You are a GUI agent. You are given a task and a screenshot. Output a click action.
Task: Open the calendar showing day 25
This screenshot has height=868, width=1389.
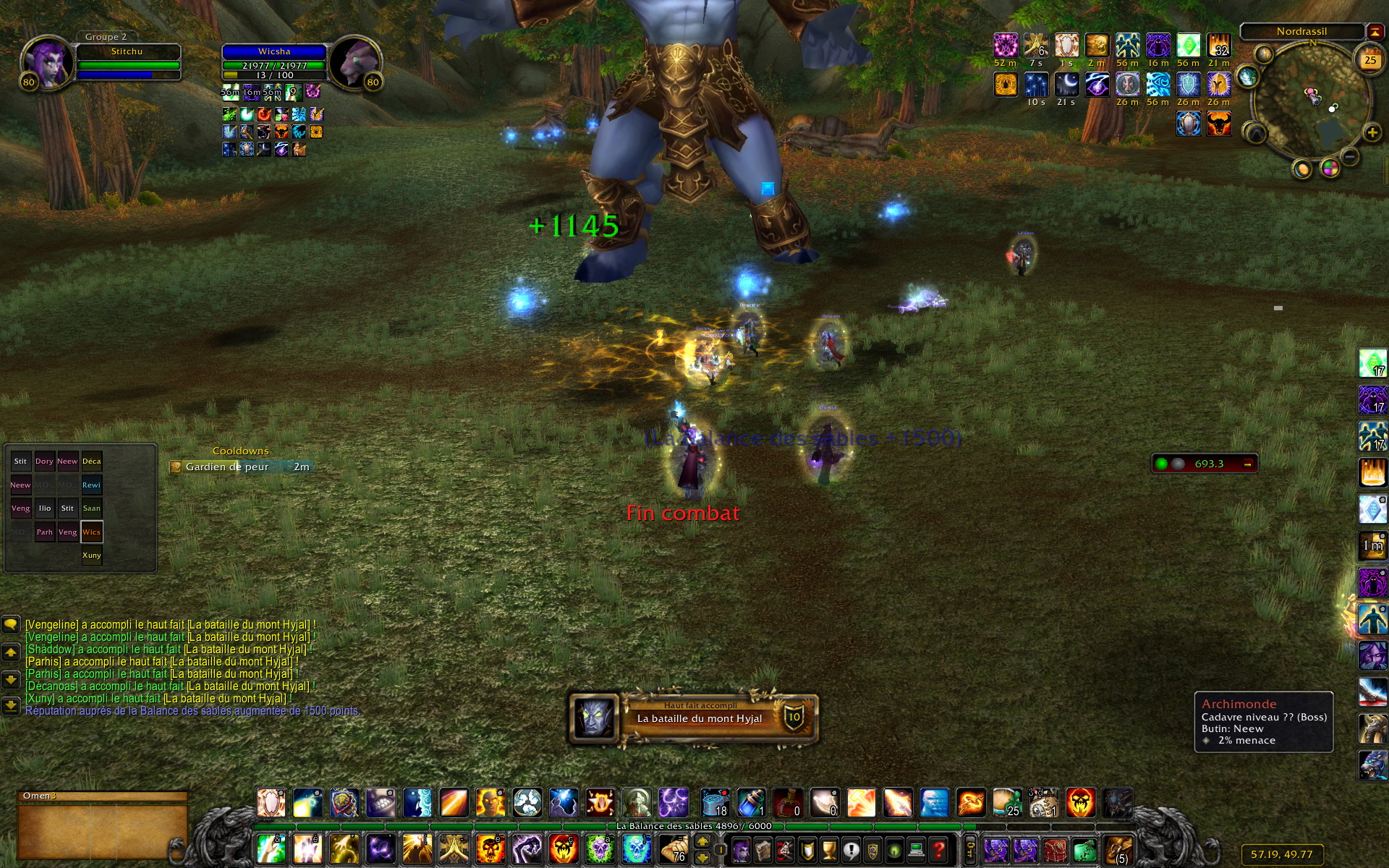1370,61
